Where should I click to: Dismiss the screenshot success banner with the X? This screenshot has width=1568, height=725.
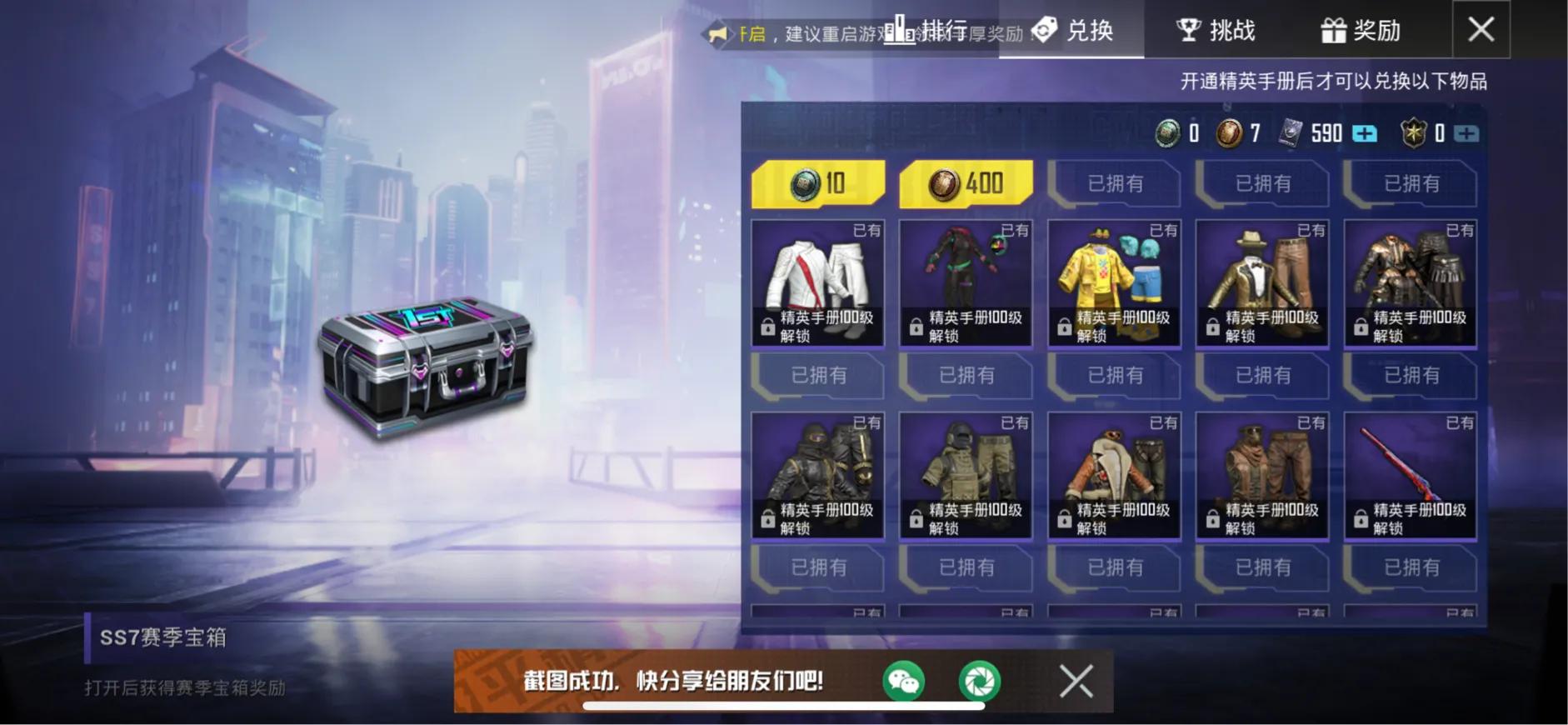point(1076,681)
